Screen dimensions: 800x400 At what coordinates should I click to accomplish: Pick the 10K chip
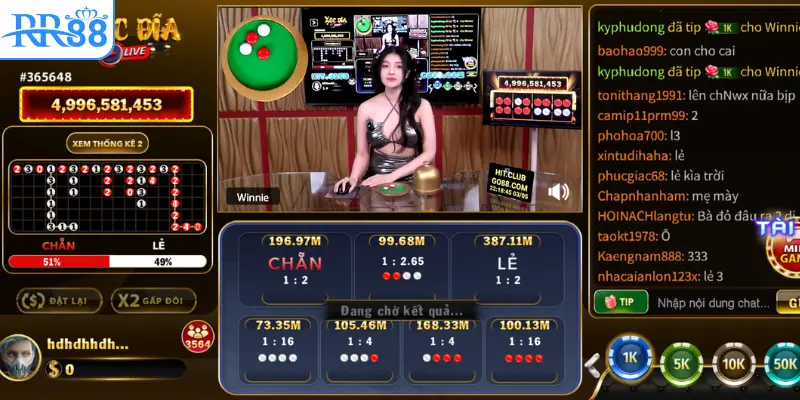click(x=734, y=364)
